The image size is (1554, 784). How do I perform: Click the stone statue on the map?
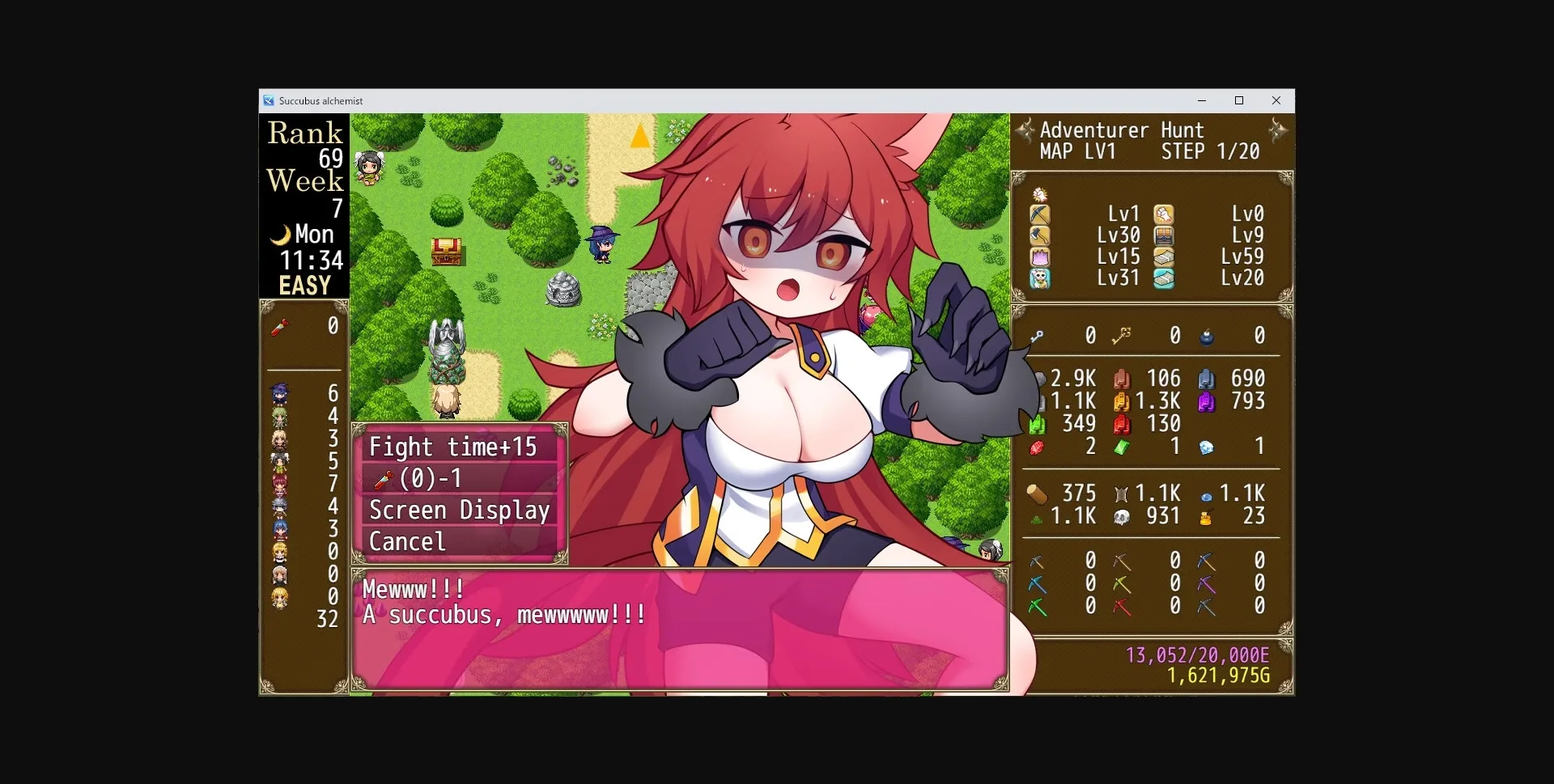click(x=448, y=350)
